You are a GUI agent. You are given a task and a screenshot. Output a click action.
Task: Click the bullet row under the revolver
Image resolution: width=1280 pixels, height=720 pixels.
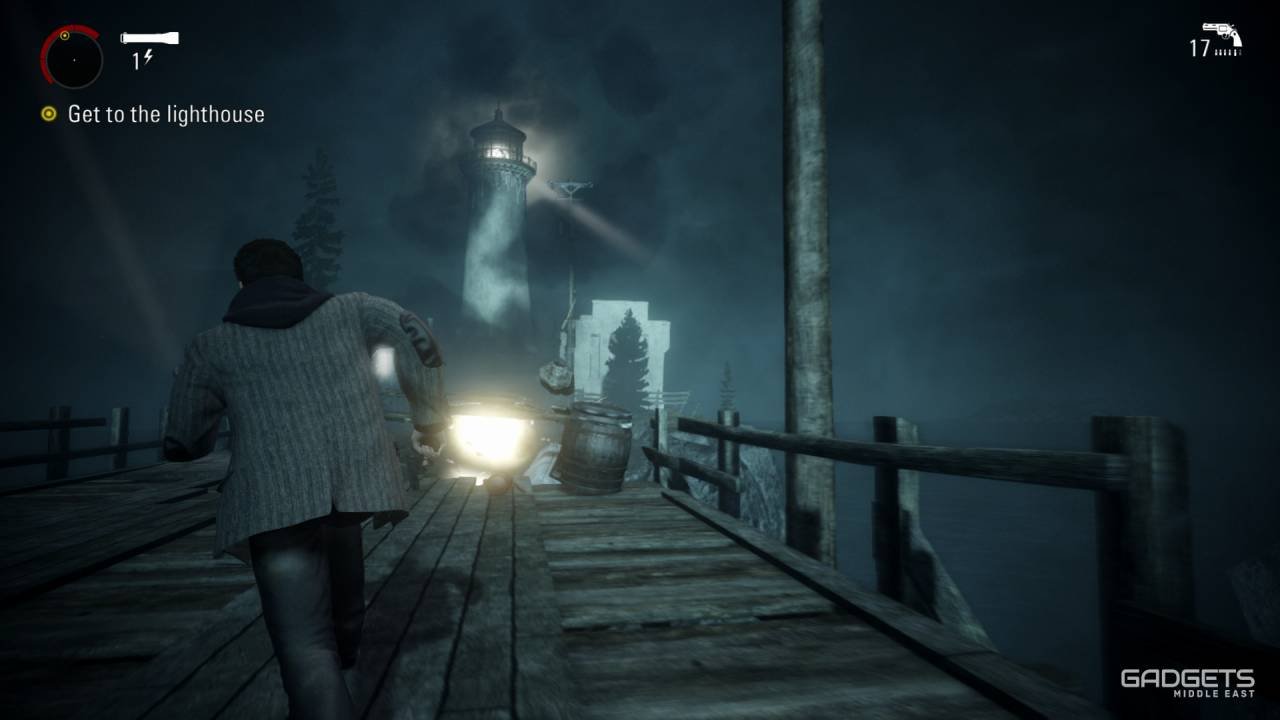point(1228,52)
